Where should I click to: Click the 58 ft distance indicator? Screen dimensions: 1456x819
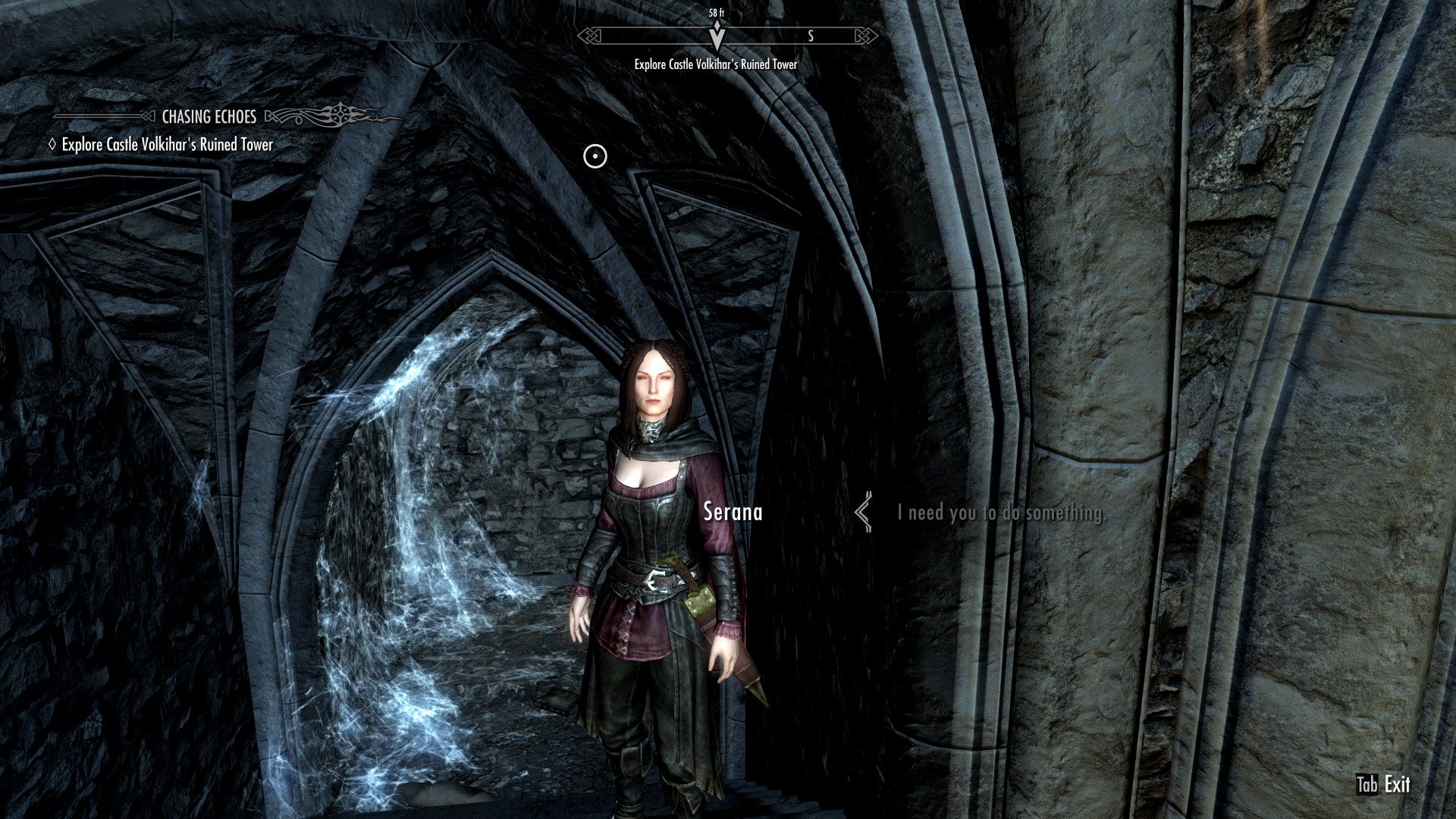716,11
